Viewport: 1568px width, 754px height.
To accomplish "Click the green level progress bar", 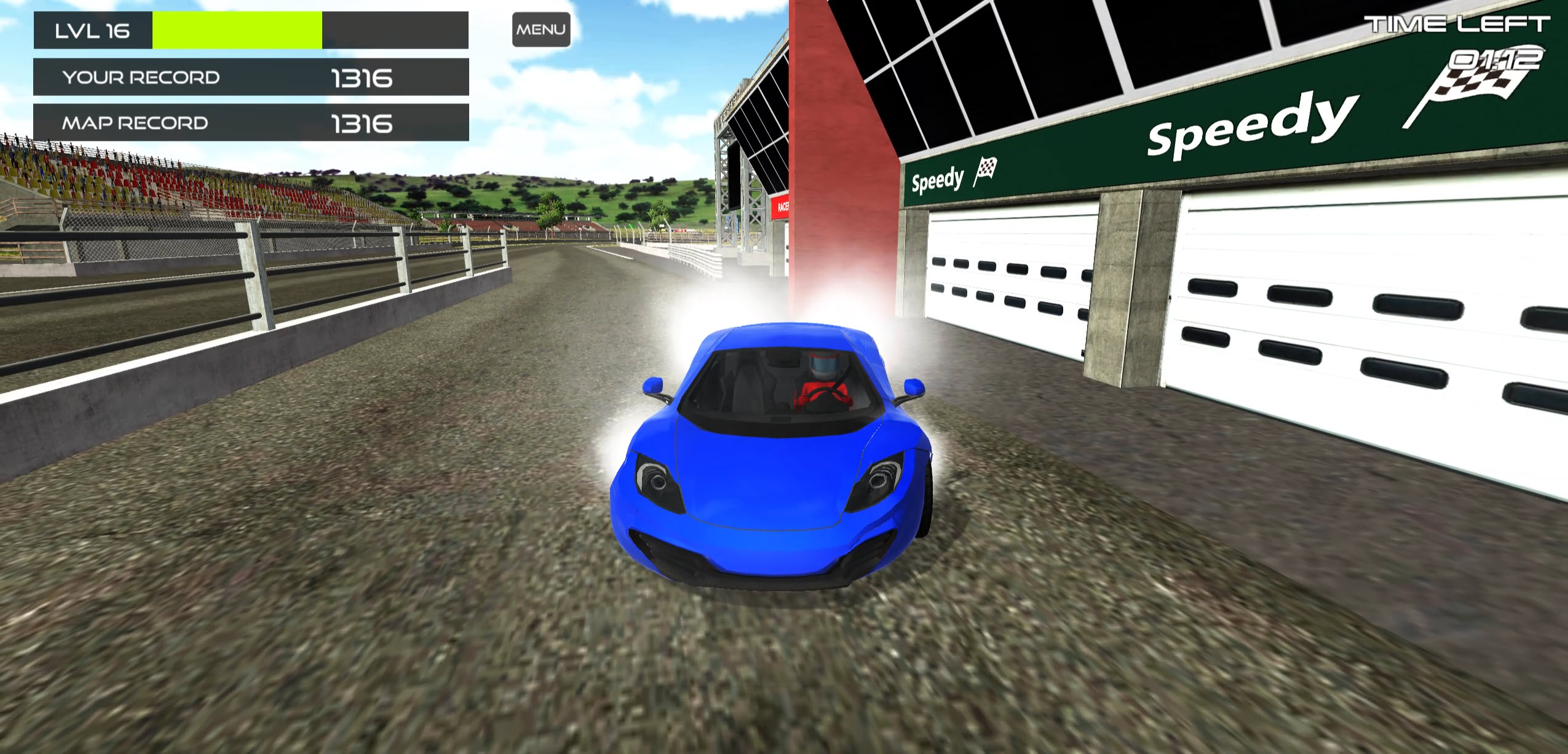I will pos(237,29).
